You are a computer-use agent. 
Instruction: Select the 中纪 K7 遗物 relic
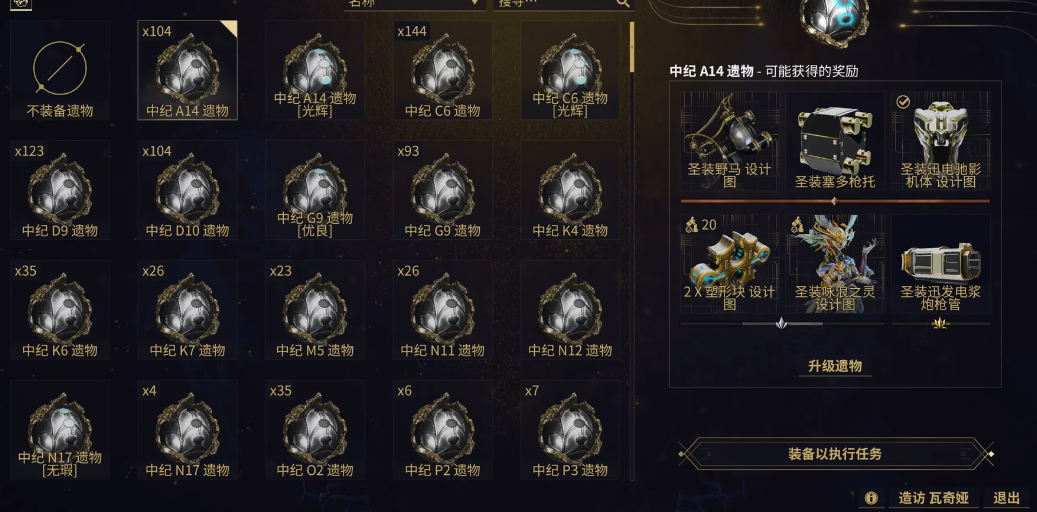[x=187, y=311]
